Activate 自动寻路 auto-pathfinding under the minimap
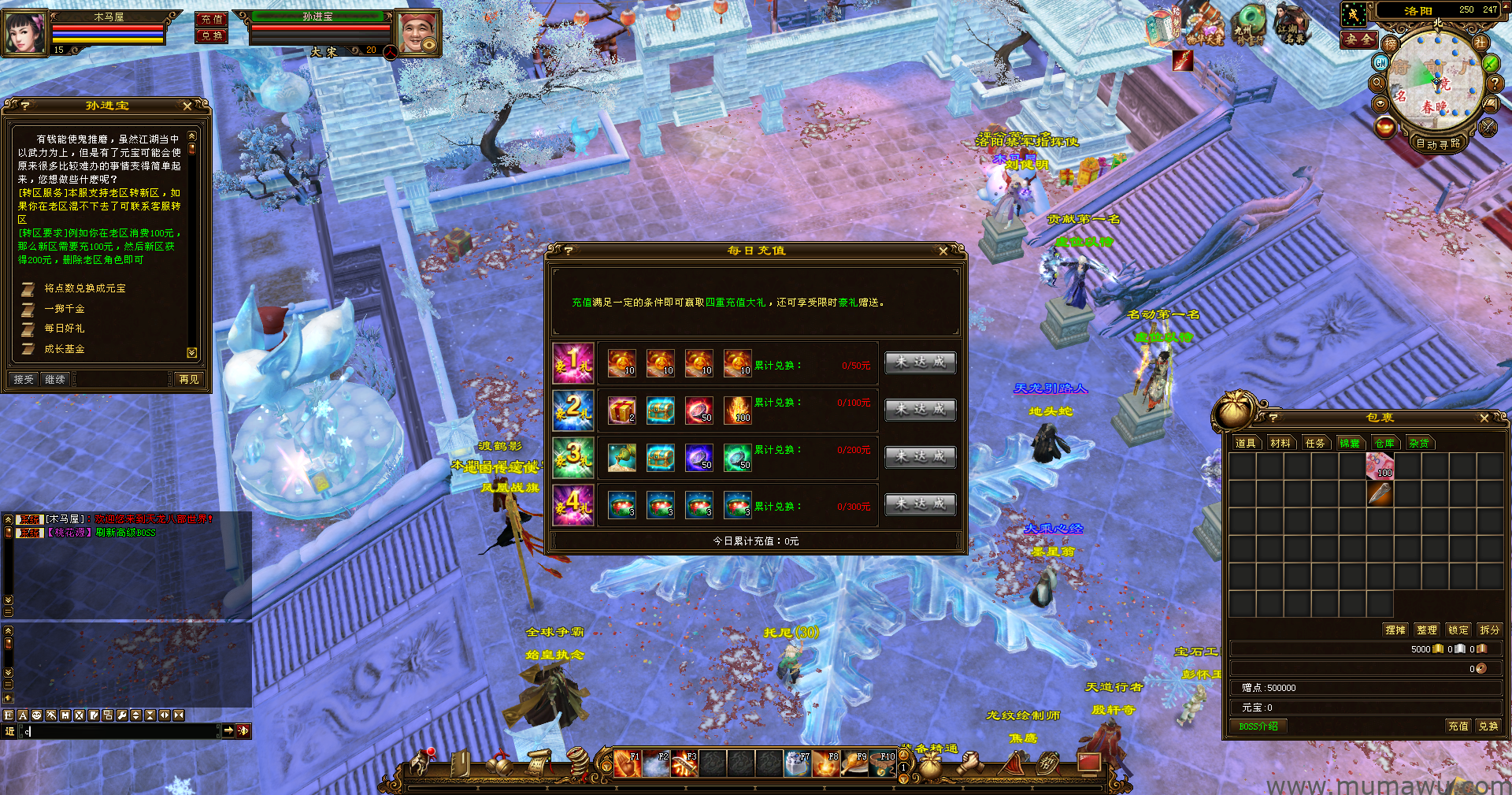This screenshot has height=795, width=1512. pos(1438,143)
